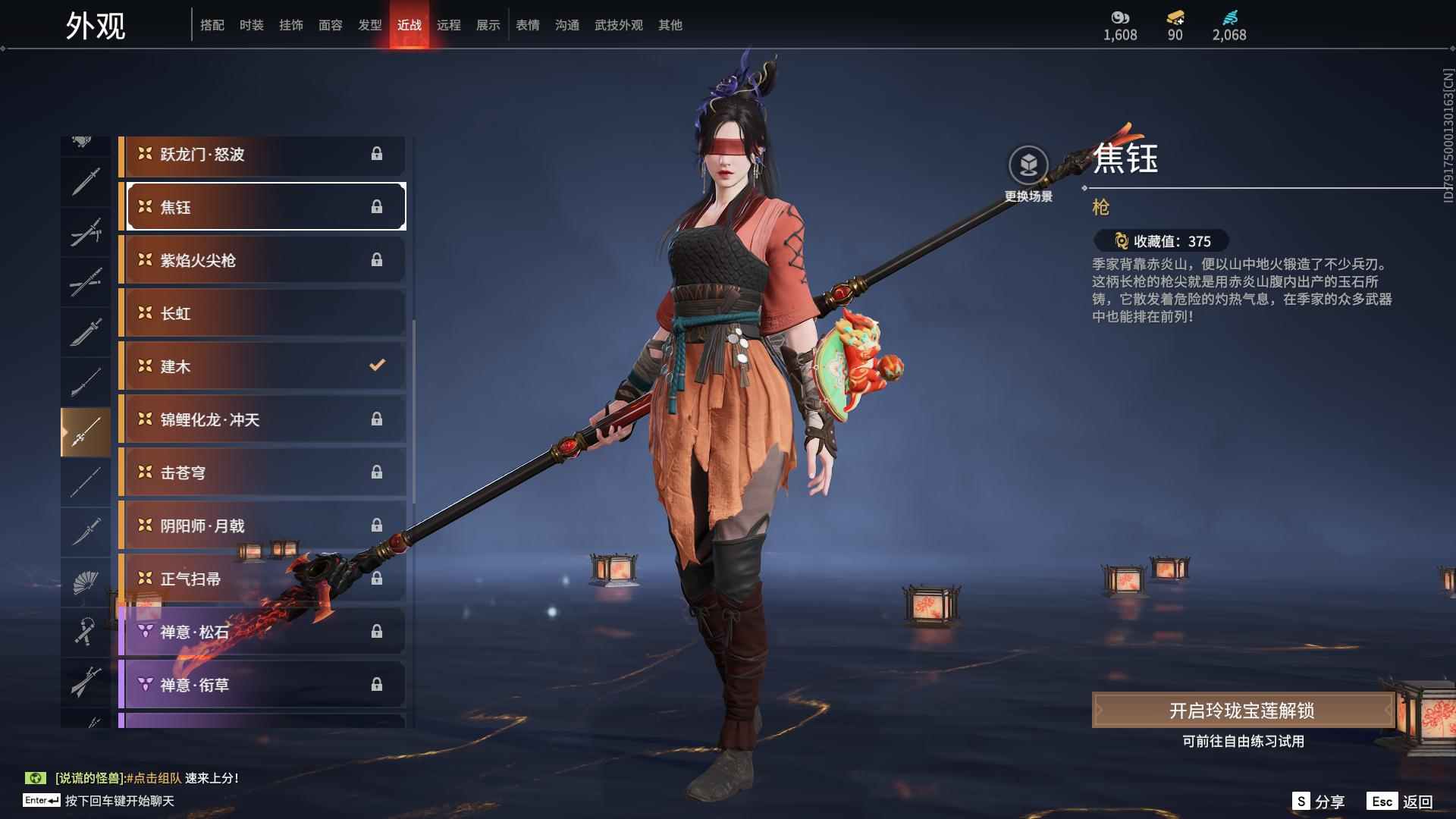The height and width of the screenshot is (819, 1456).
Task: Switch to the 远程 tab
Action: coord(450,24)
